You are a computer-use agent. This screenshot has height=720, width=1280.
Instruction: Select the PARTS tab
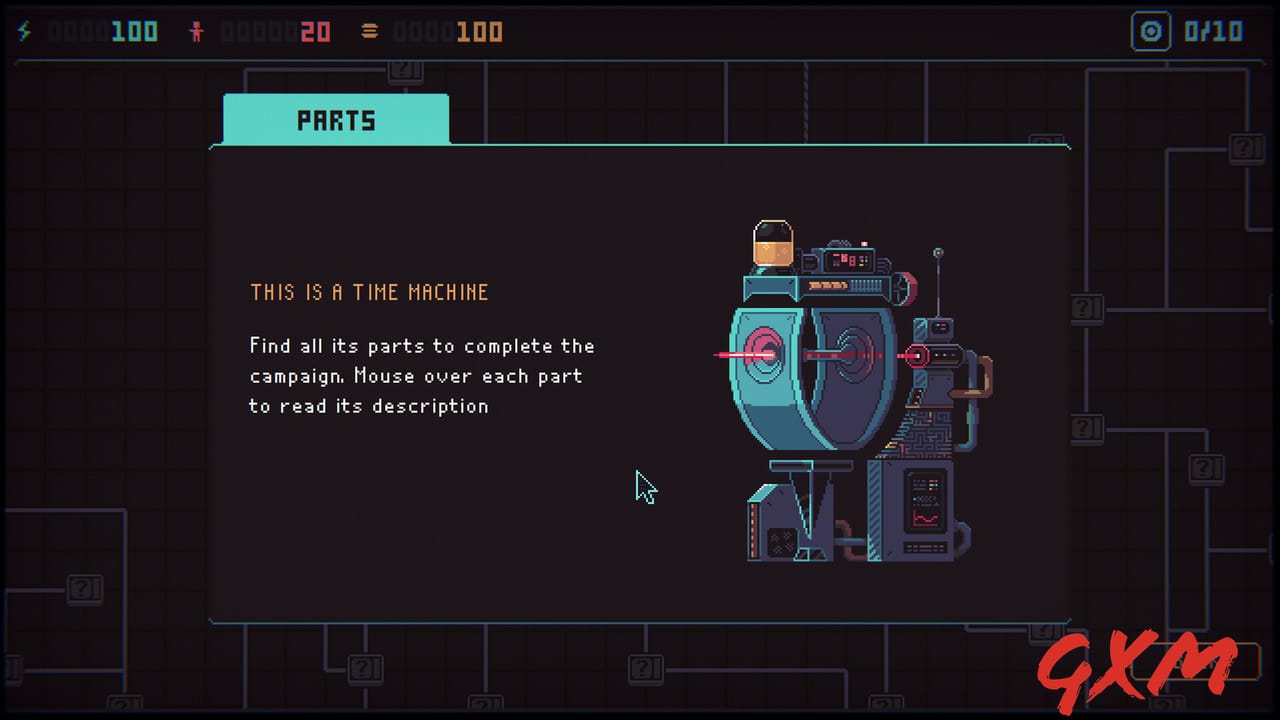pos(335,119)
